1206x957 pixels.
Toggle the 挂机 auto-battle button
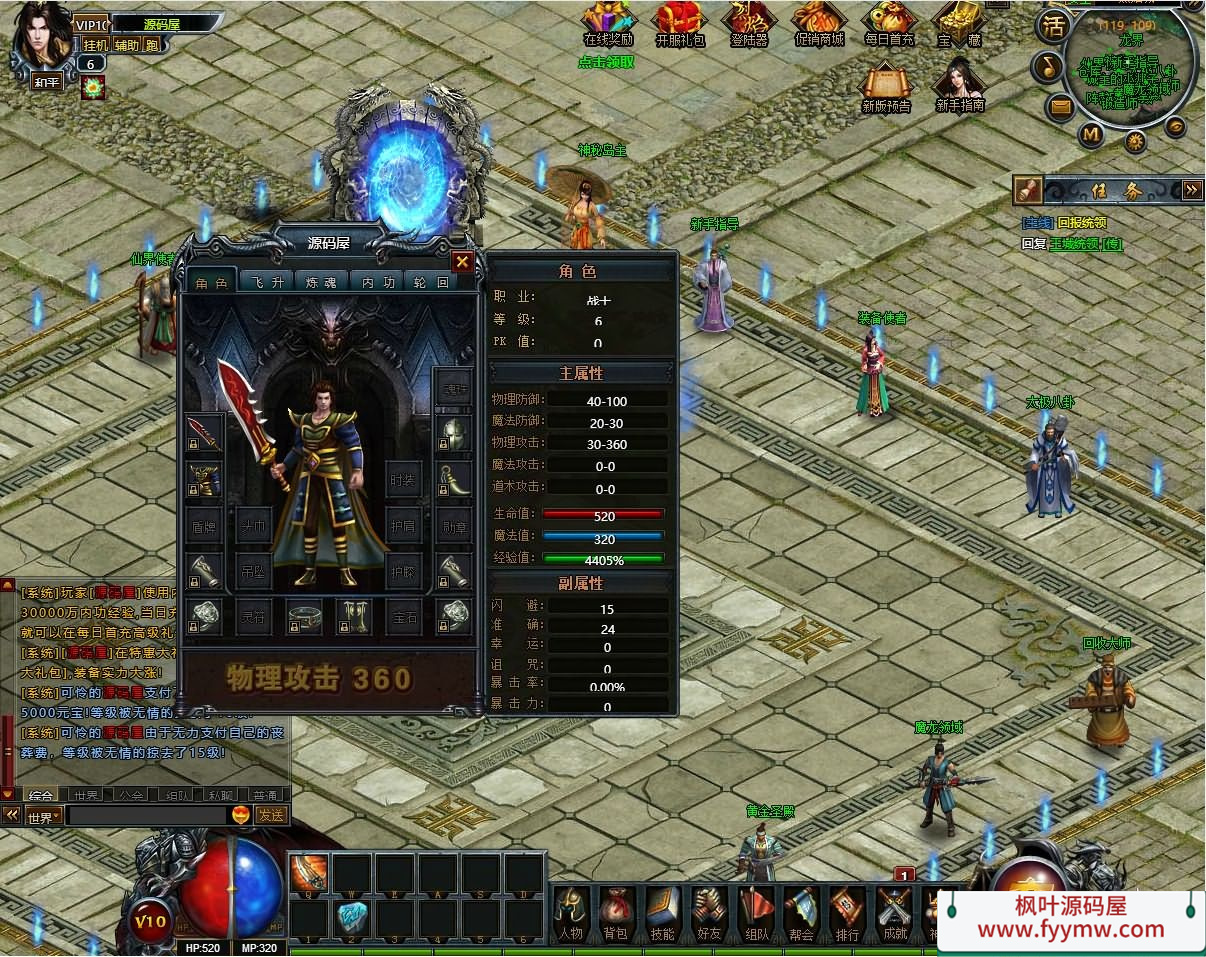point(95,44)
